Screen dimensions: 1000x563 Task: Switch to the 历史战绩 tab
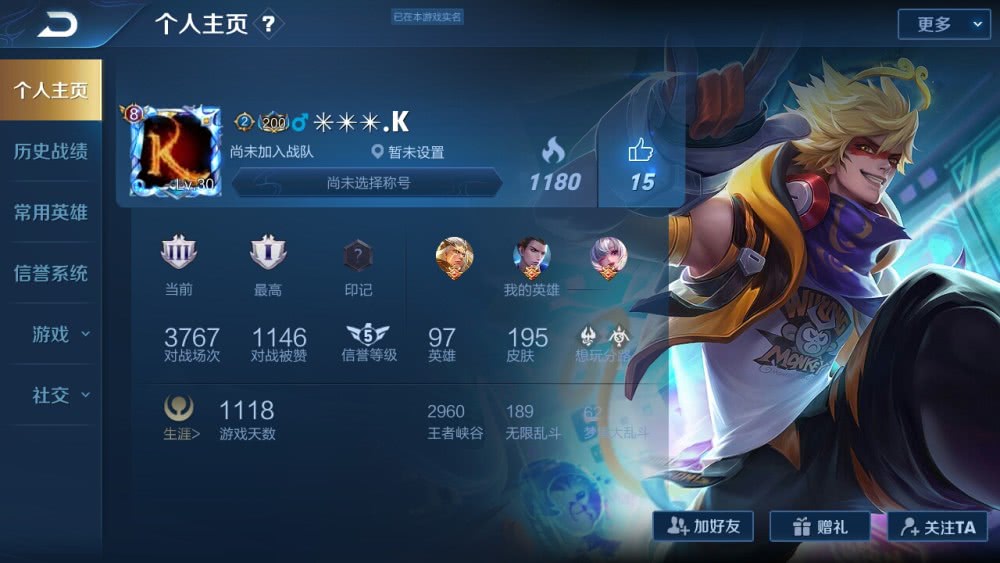[x=50, y=152]
